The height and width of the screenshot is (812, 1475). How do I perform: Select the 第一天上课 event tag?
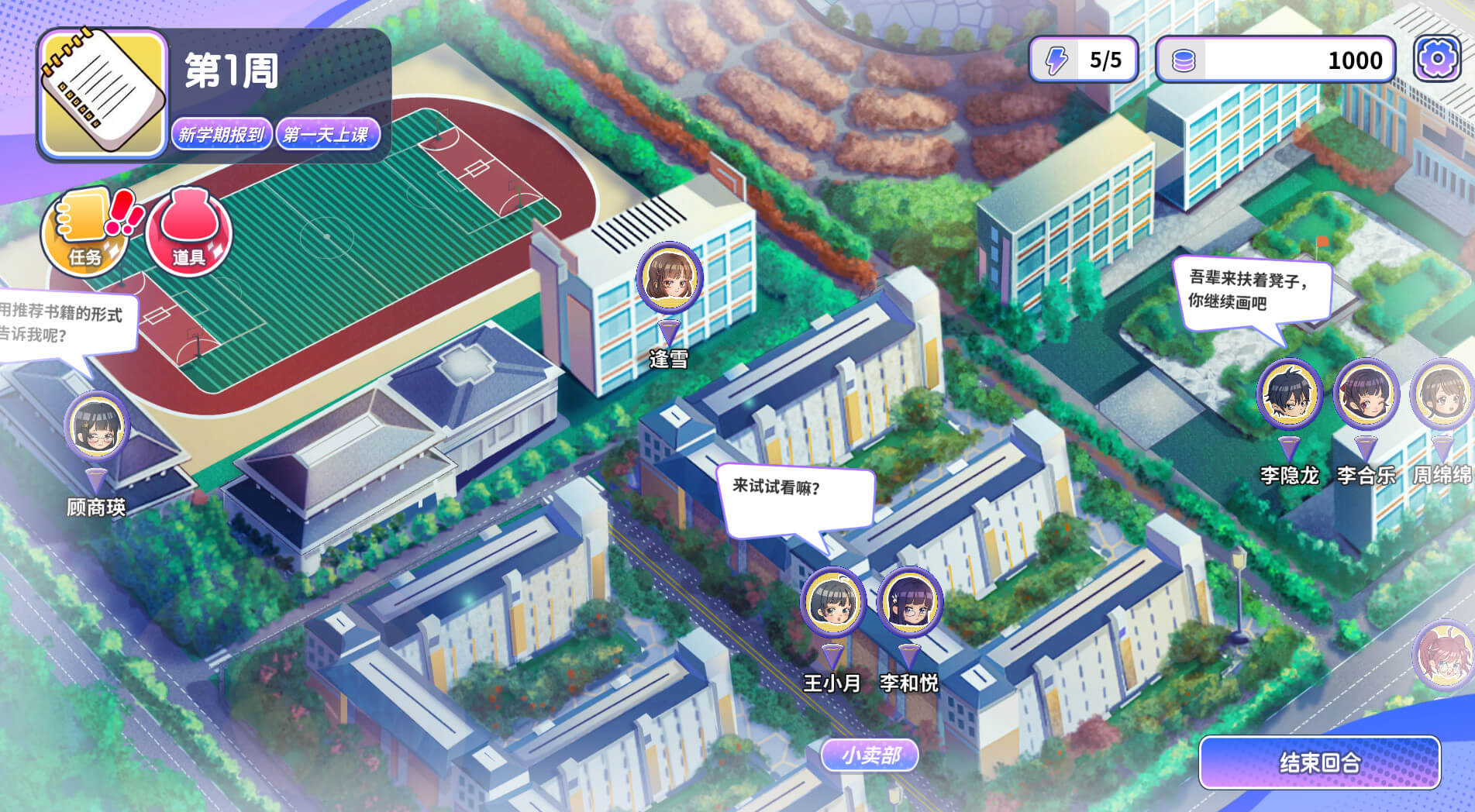[x=326, y=135]
